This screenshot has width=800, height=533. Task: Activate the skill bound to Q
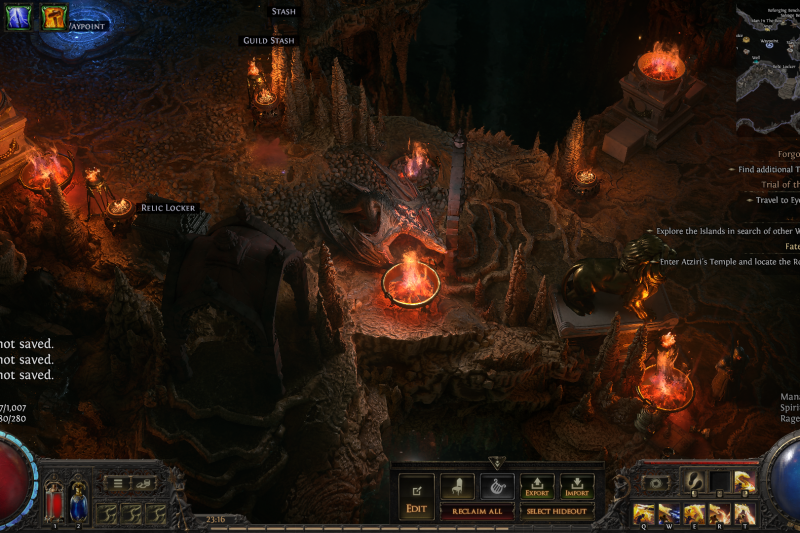[x=643, y=514]
